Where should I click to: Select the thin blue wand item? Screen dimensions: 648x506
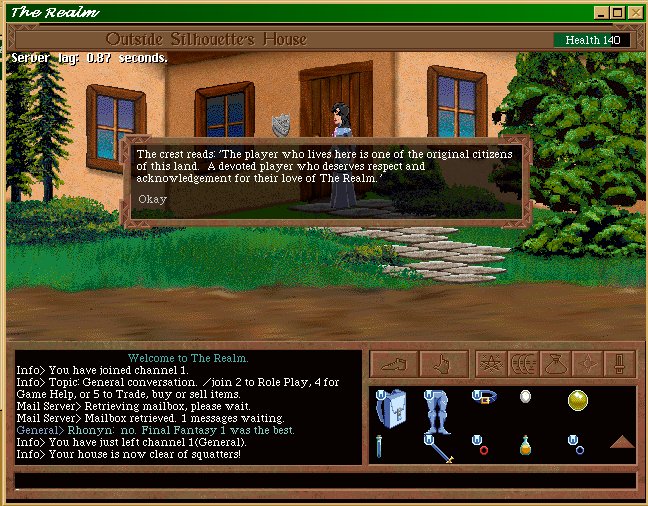pyautogui.click(x=380, y=446)
